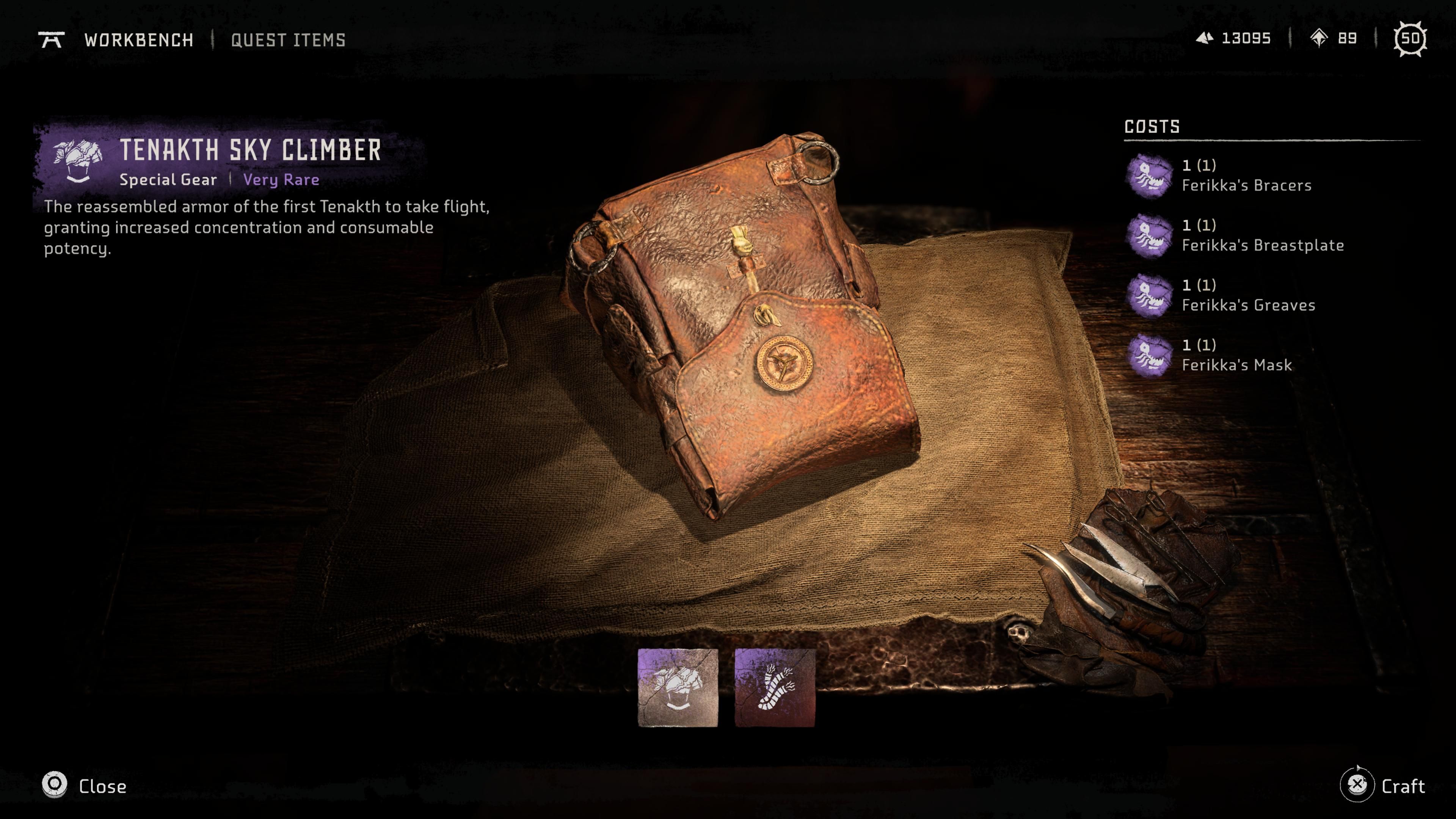Screen dimensions: 1456x819
Task: Select the Tenakth Sky Climber armor slot
Action: [x=678, y=687]
